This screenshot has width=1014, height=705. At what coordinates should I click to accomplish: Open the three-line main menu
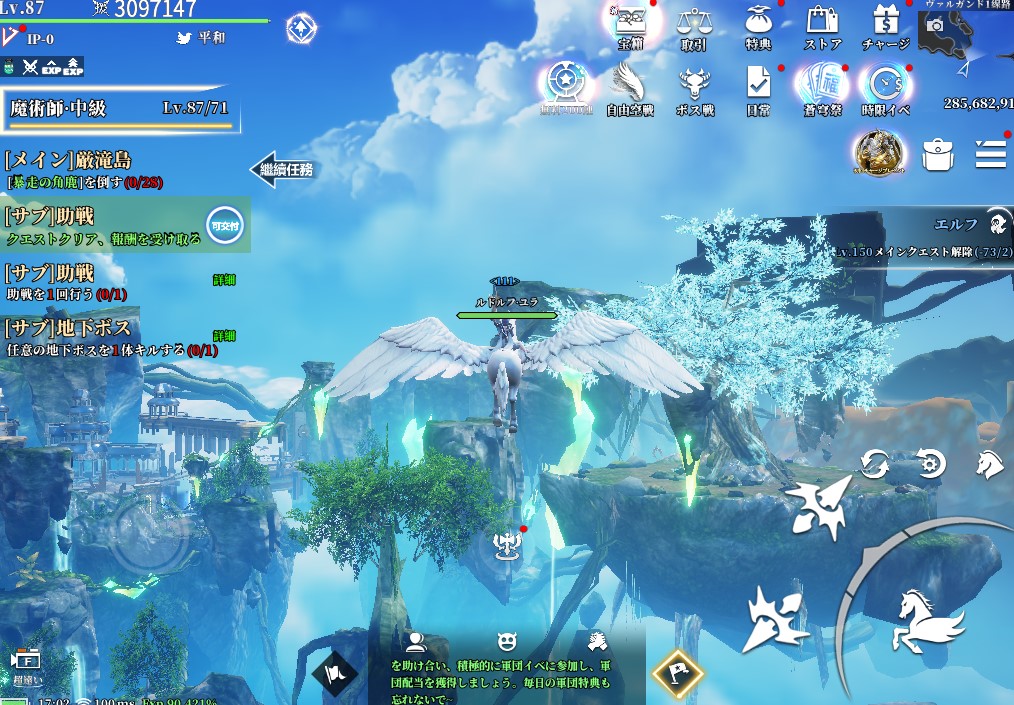tap(990, 153)
